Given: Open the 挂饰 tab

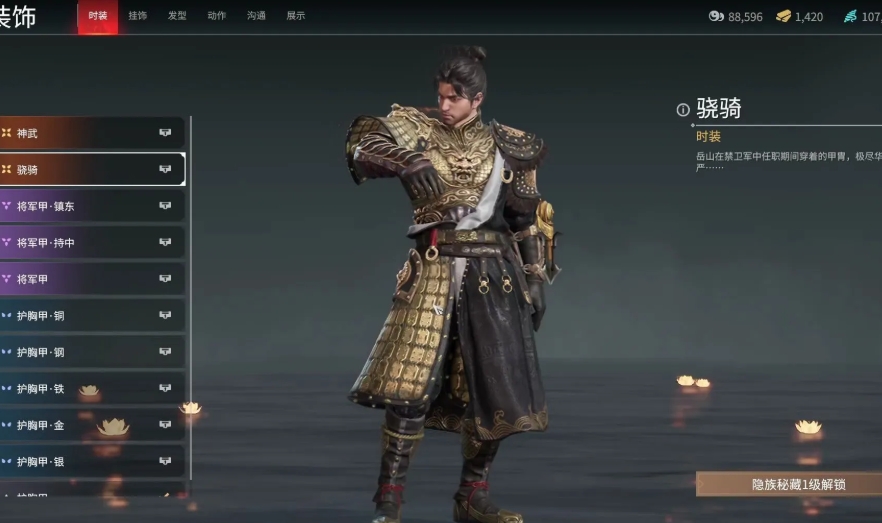Looking at the screenshot, I should point(137,16).
